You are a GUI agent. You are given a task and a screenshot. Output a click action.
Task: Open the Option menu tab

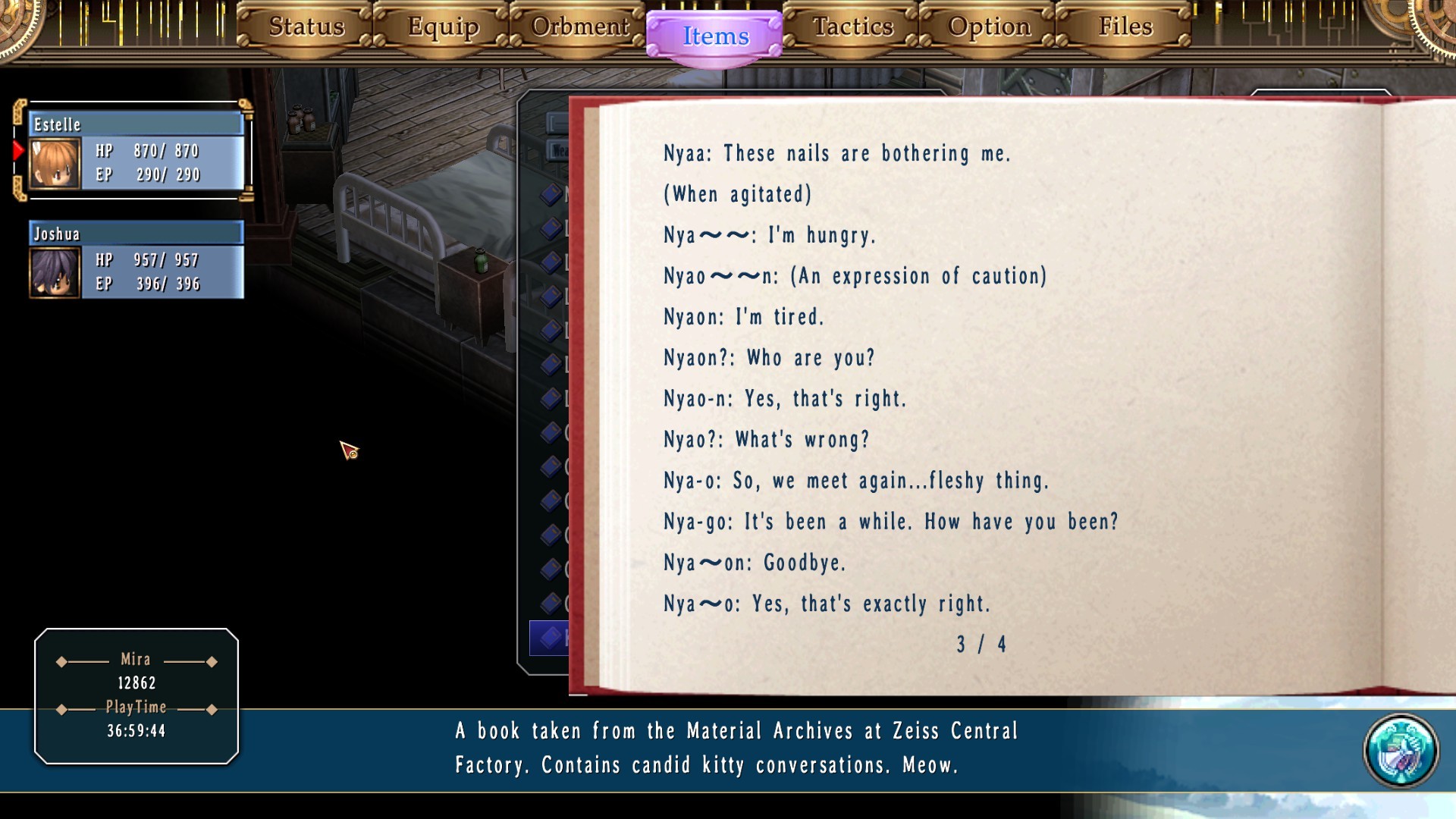click(989, 27)
